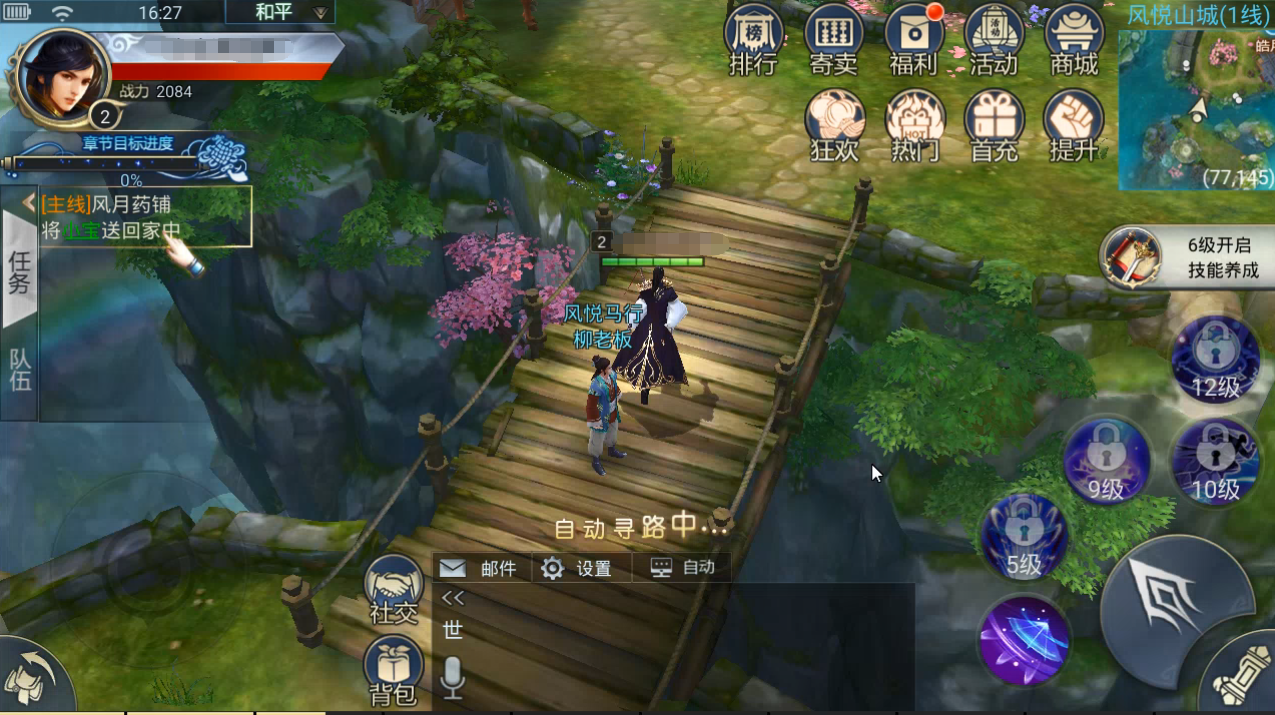
Task: Open the 邮件 mail button
Action: 479,568
